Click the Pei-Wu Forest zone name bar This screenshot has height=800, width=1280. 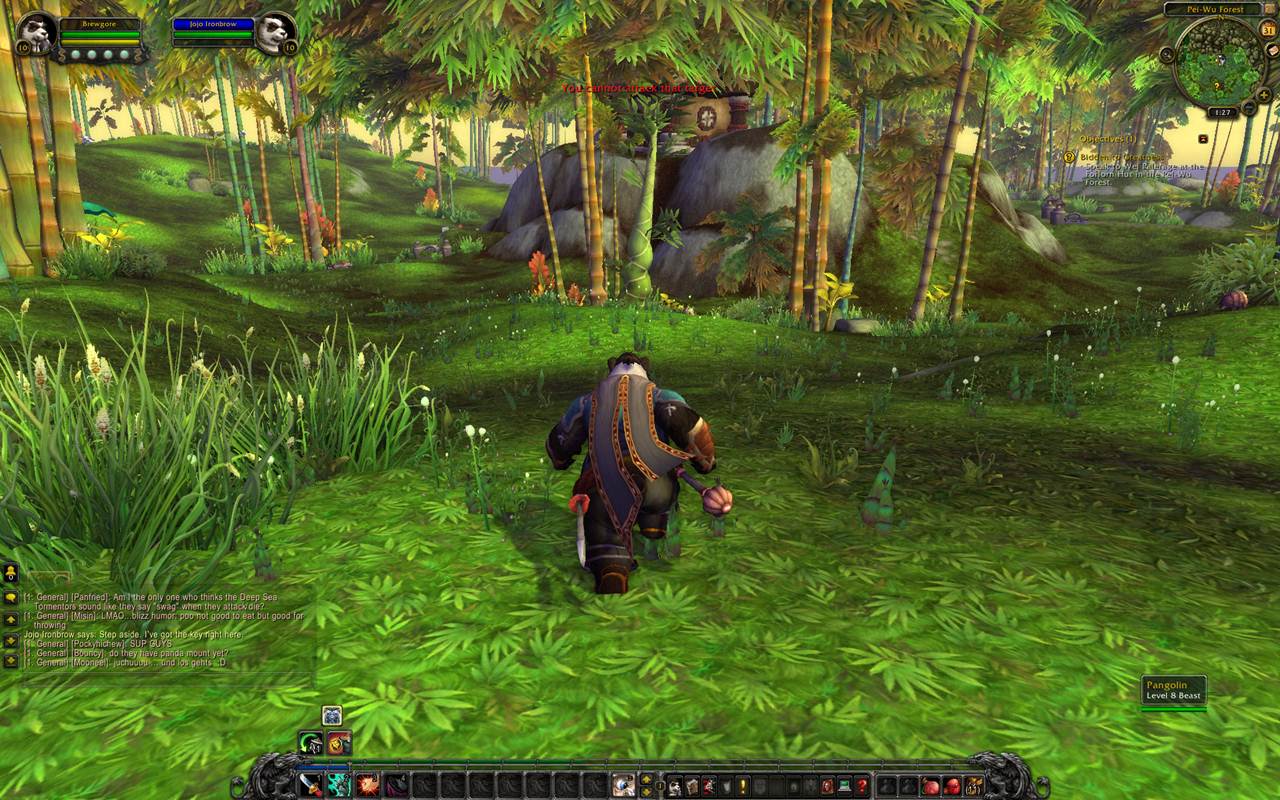[1217, 9]
